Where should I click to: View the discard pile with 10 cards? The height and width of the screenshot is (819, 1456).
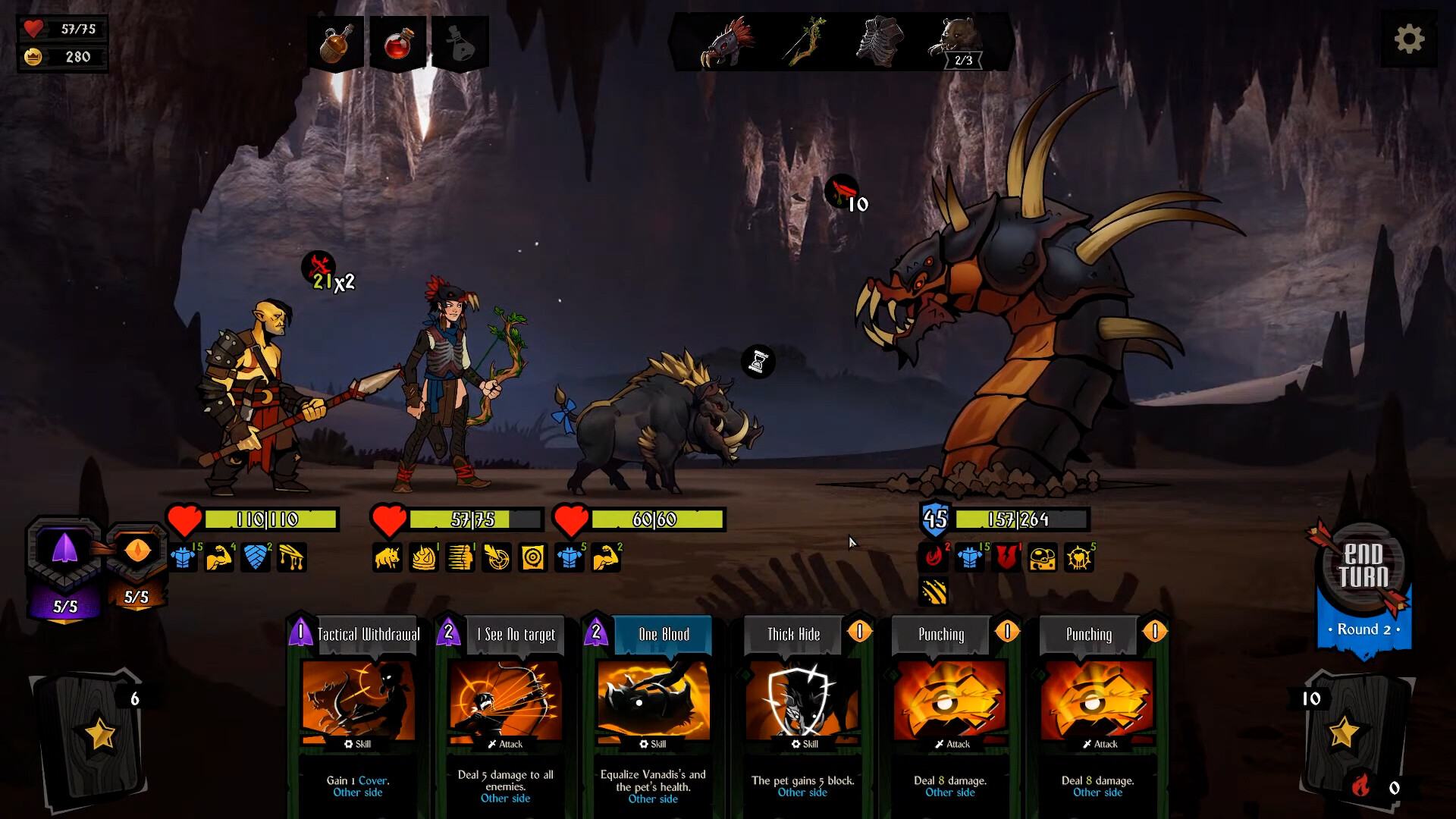(x=1346, y=732)
